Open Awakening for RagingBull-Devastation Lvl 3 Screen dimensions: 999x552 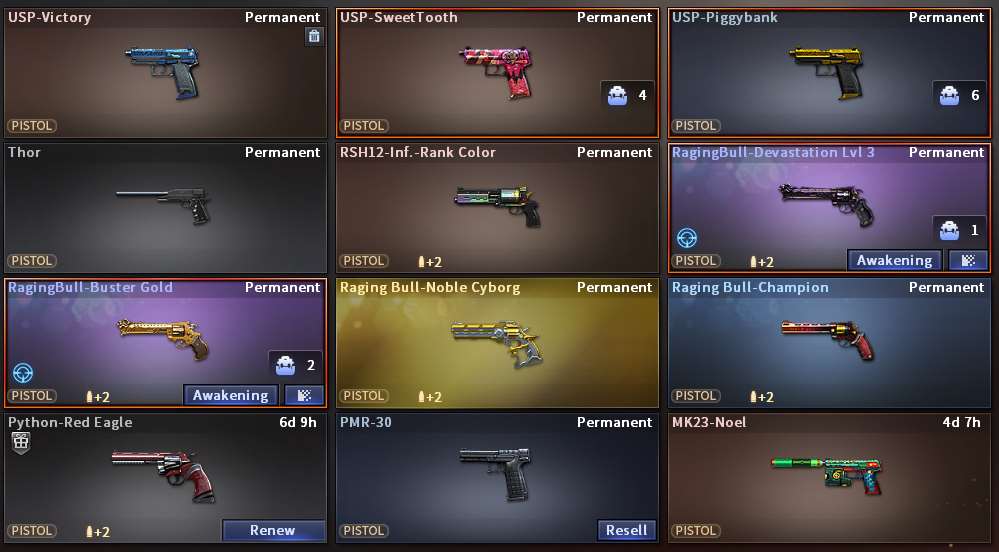pyautogui.click(x=894, y=260)
